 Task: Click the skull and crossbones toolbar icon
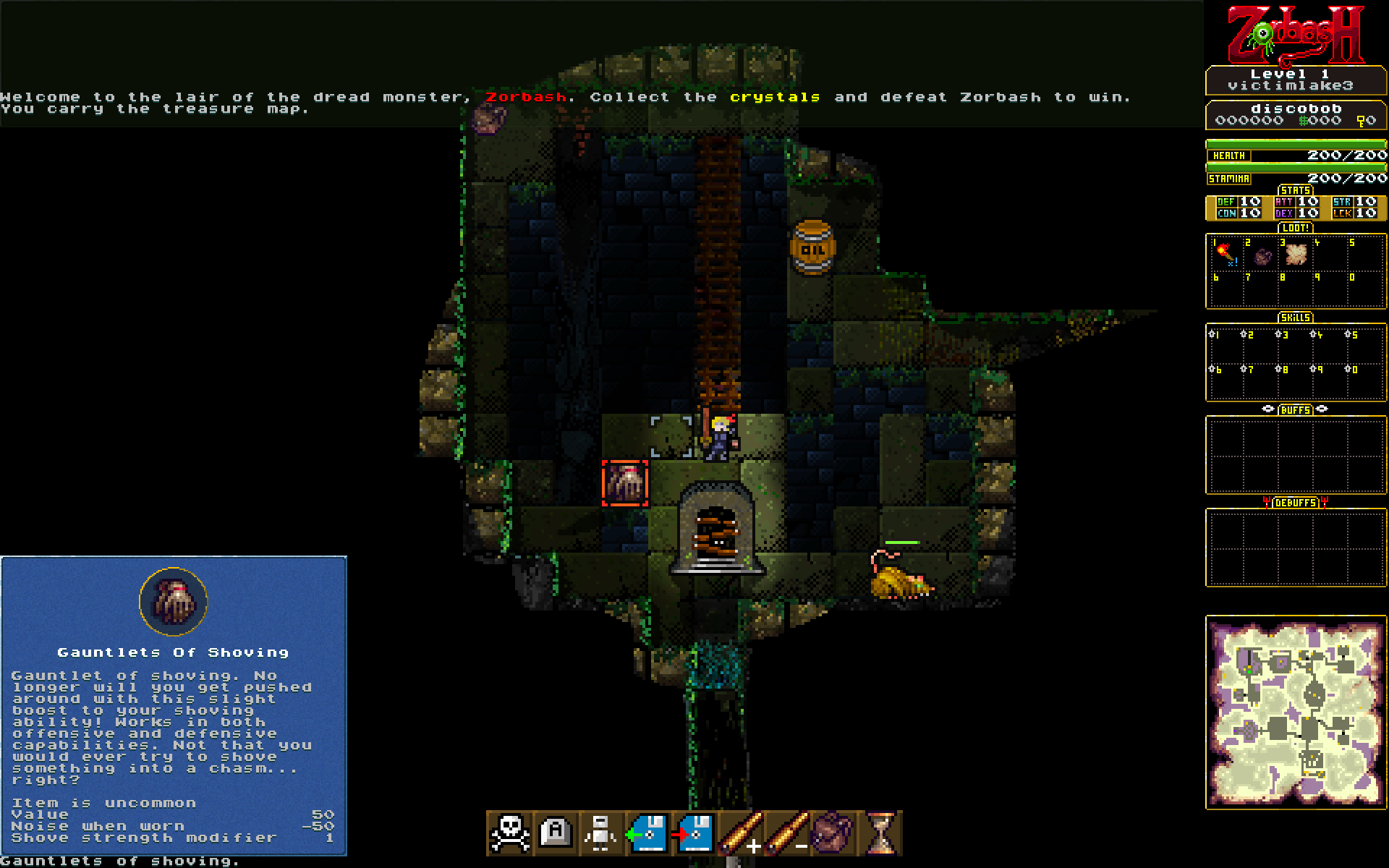pos(510,833)
